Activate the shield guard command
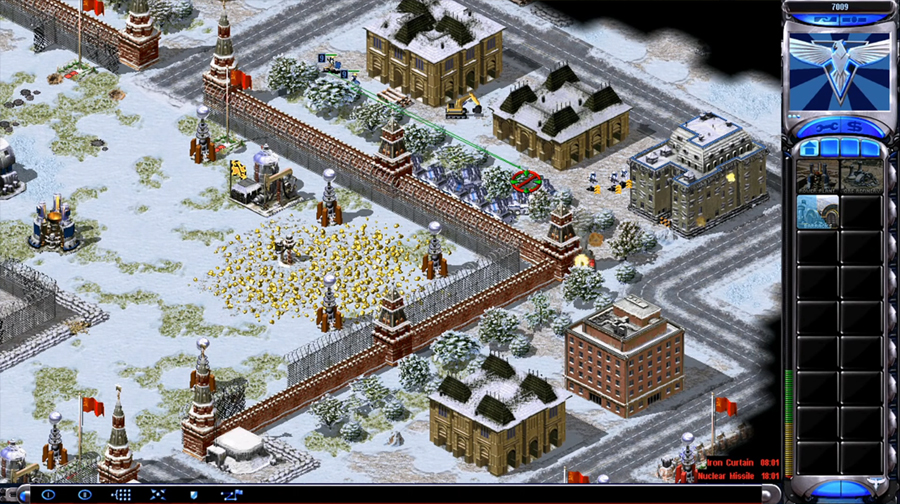900x504 pixels. click(x=192, y=495)
